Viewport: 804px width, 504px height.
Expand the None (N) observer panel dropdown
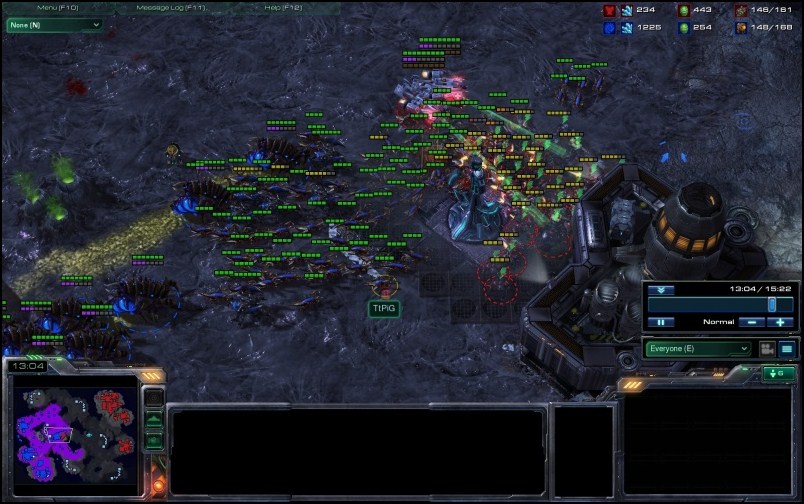click(55, 24)
